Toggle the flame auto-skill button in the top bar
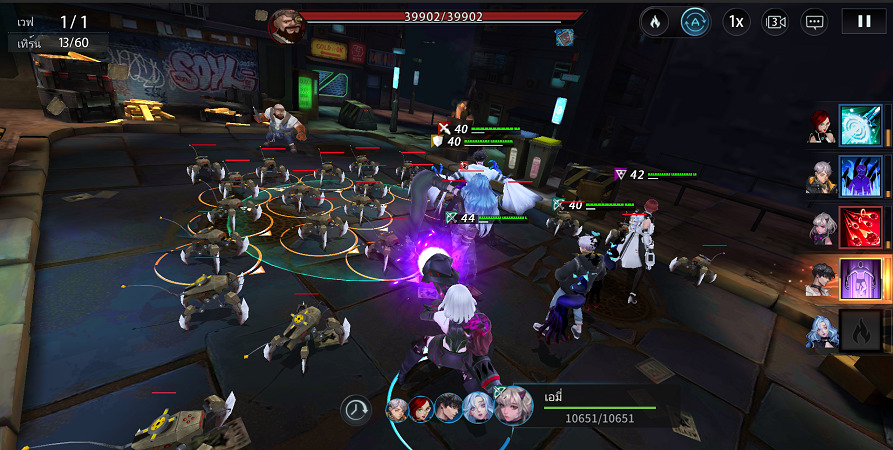Image resolution: width=893 pixels, height=450 pixels. 654,21
